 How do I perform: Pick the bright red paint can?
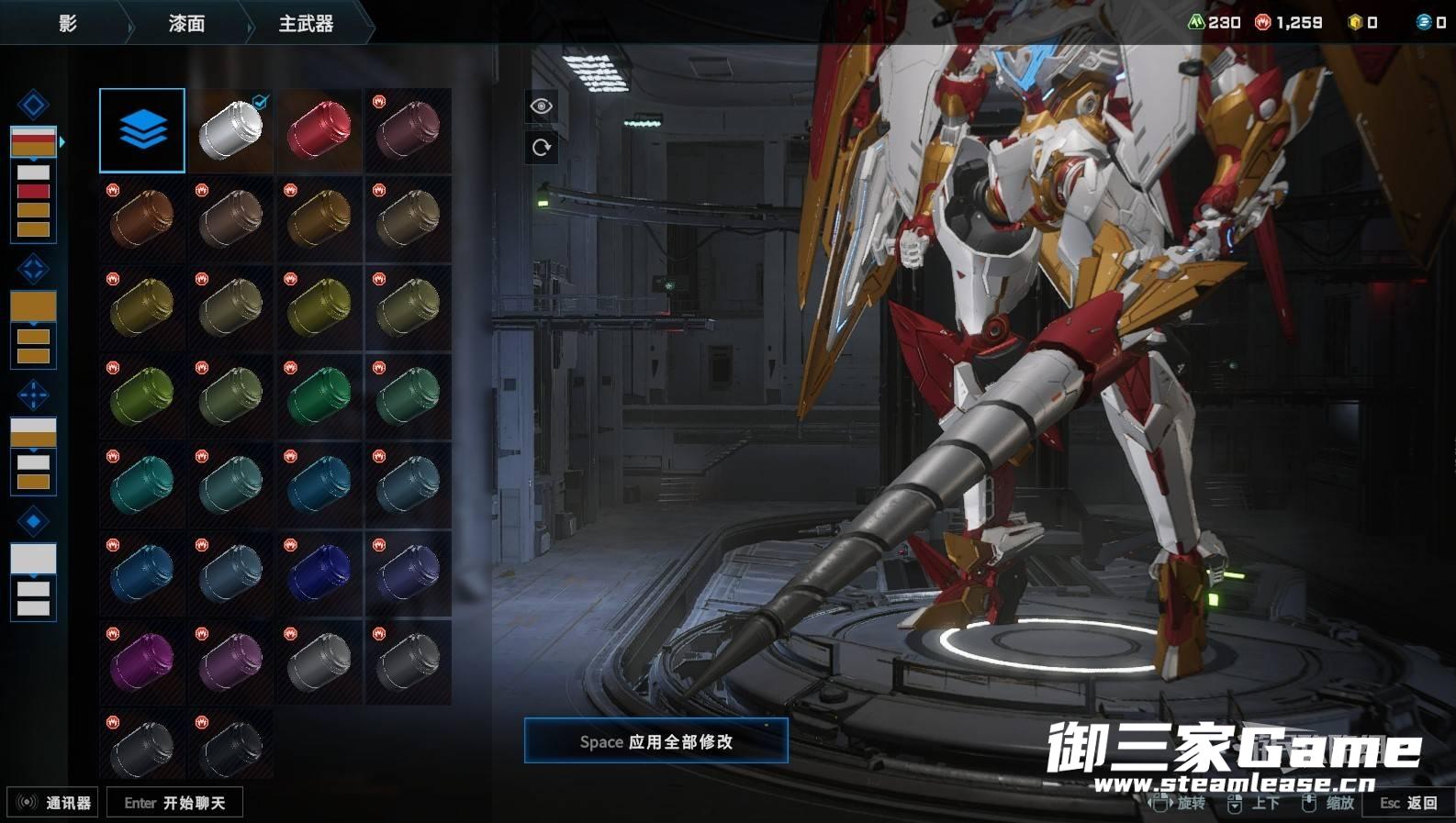point(319,130)
